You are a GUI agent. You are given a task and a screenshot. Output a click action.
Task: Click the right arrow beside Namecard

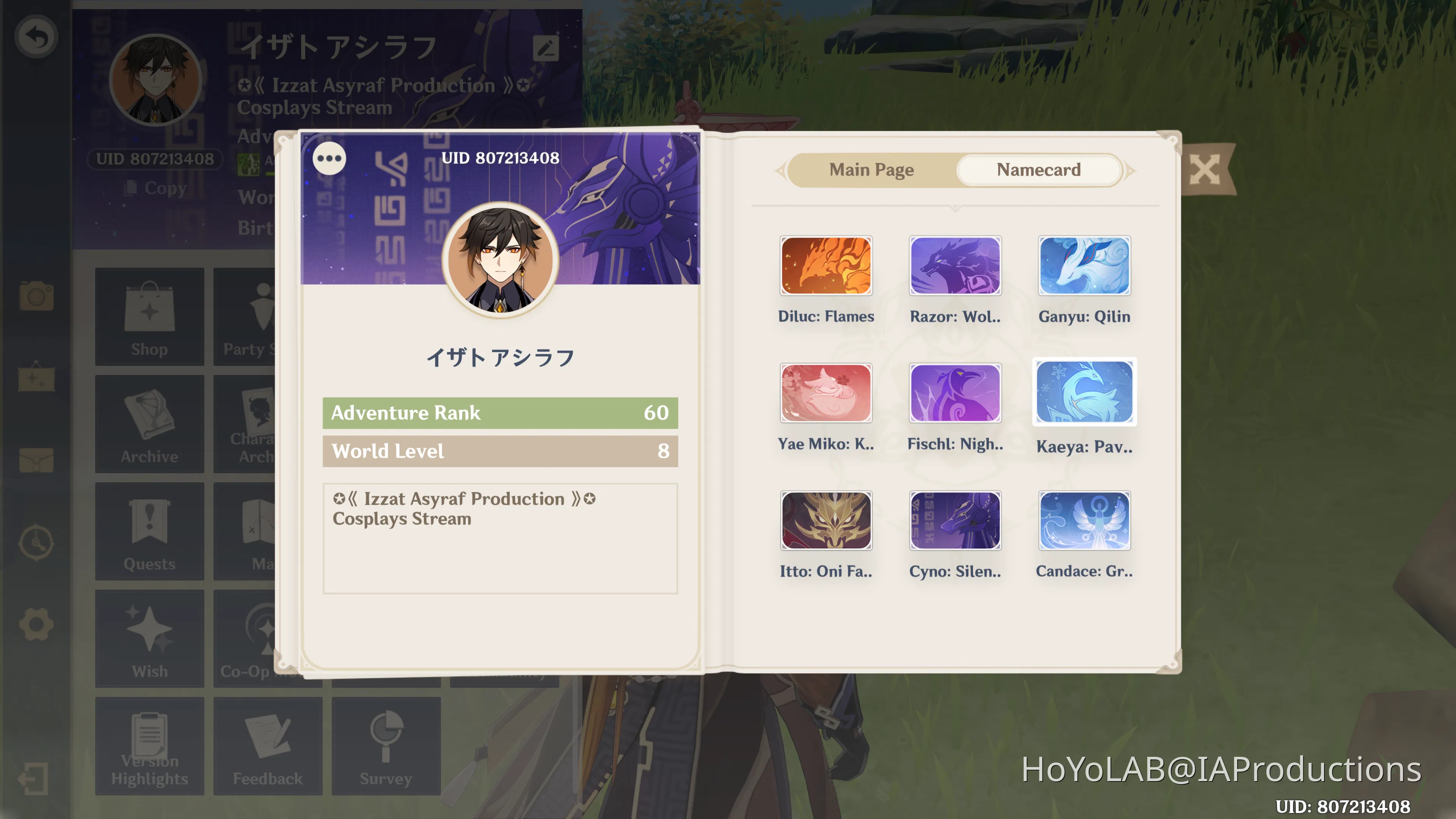[x=1130, y=169]
